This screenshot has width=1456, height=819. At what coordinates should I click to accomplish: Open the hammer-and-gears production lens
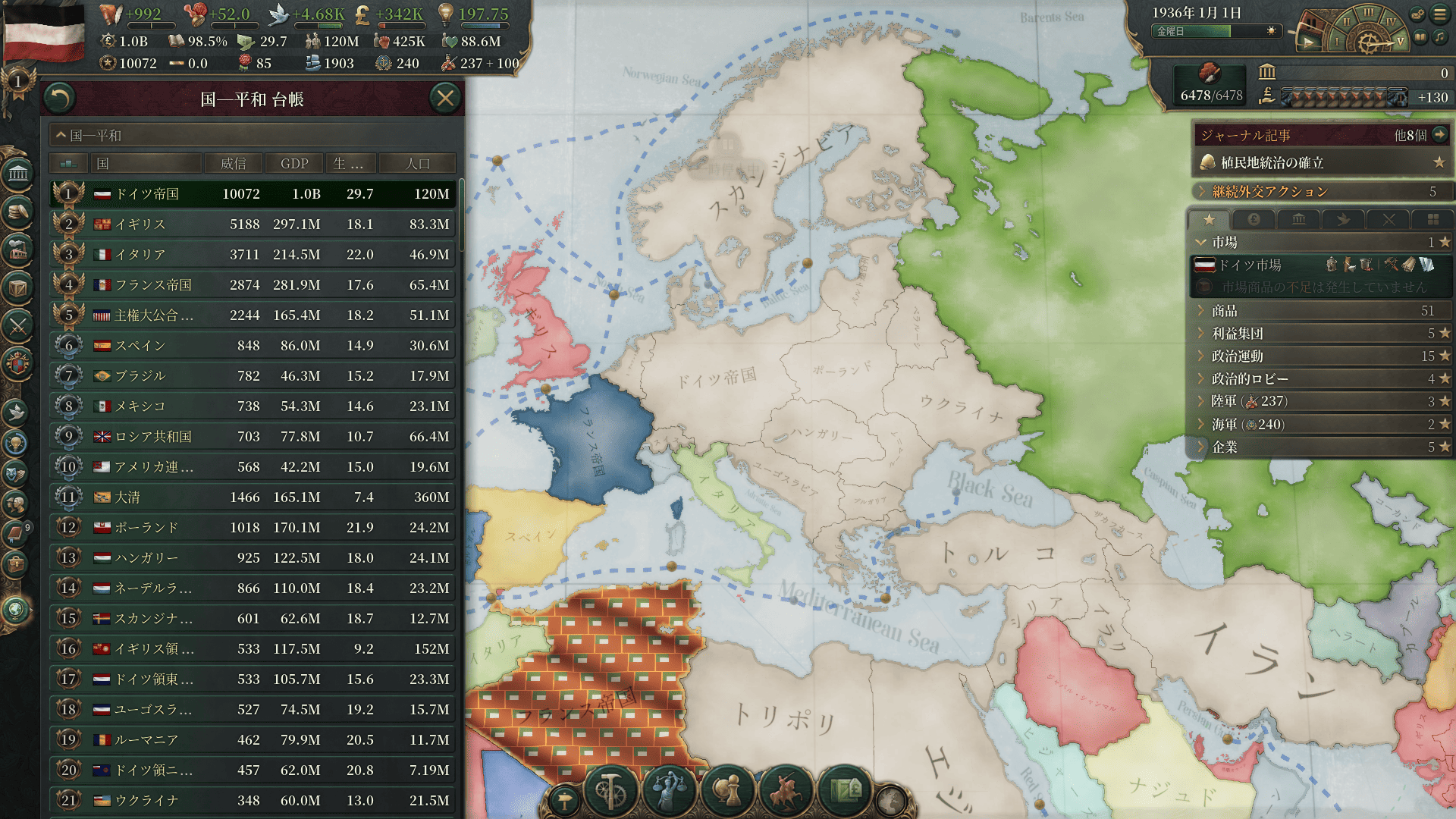(x=609, y=791)
